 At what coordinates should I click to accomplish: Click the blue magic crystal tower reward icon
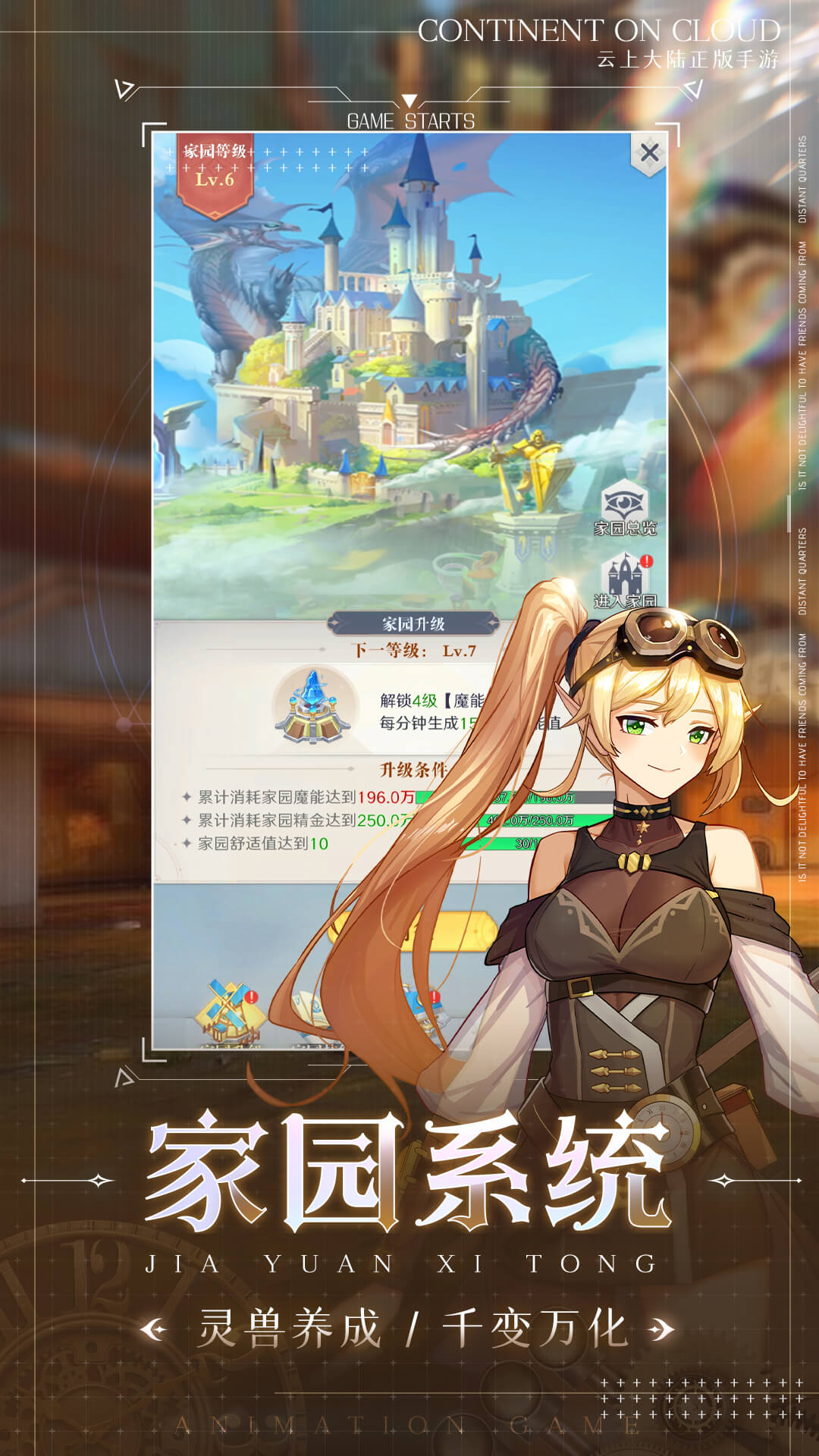click(313, 707)
